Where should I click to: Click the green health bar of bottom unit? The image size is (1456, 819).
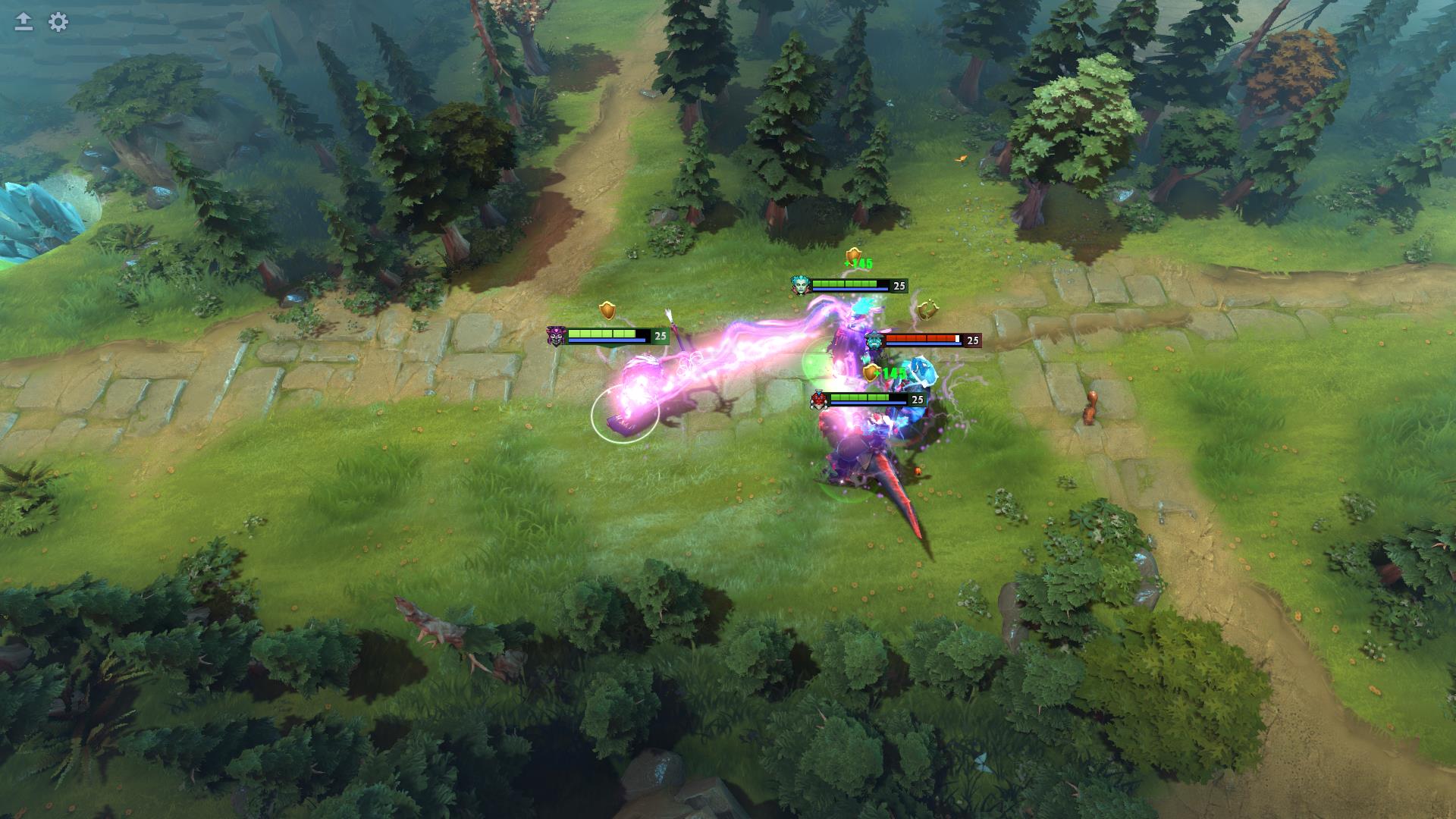[x=859, y=397]
